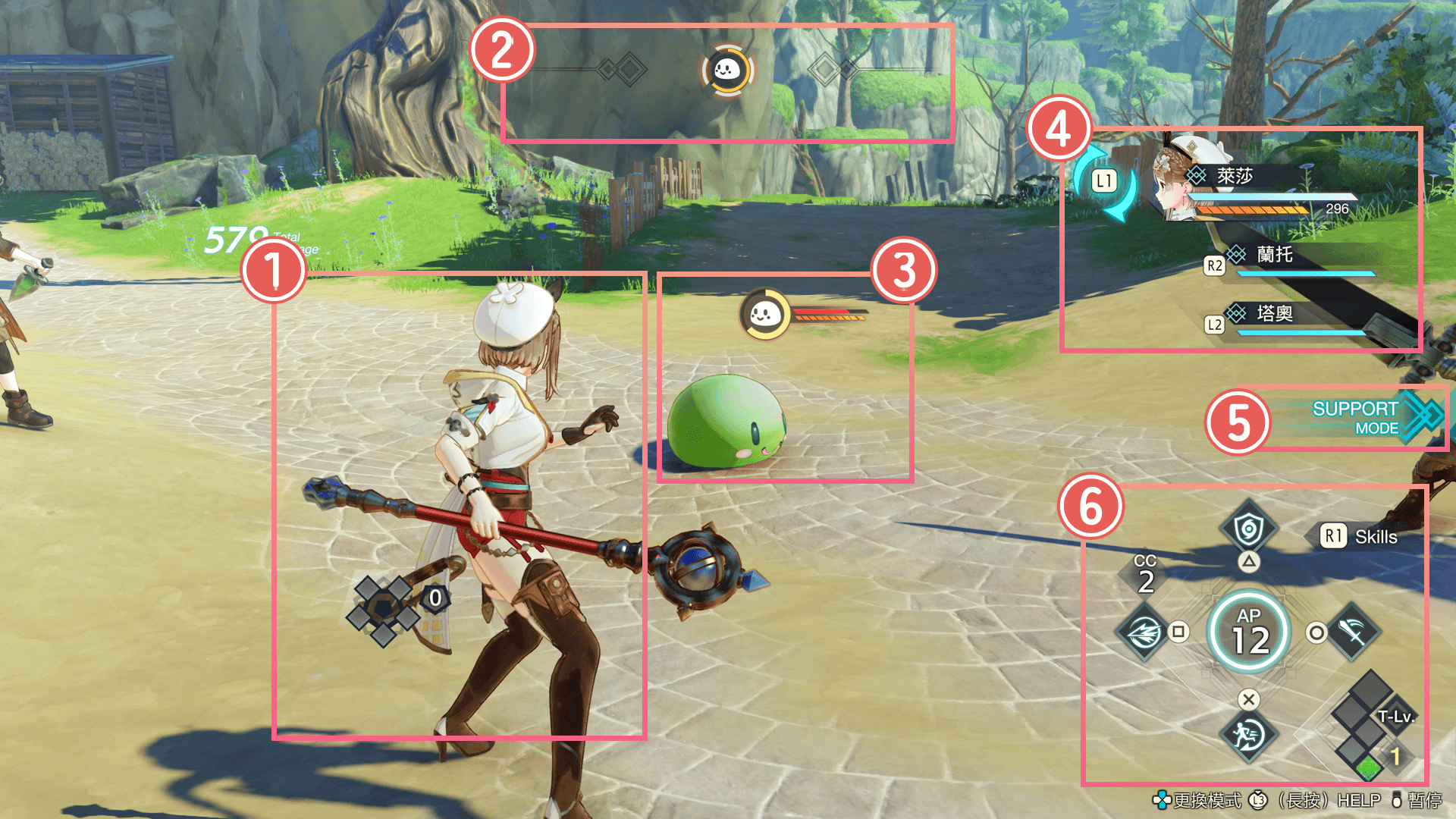The image size is (1456, 819).
Task: Activate the winged attack icon
Action: (x=1144, y=632)
